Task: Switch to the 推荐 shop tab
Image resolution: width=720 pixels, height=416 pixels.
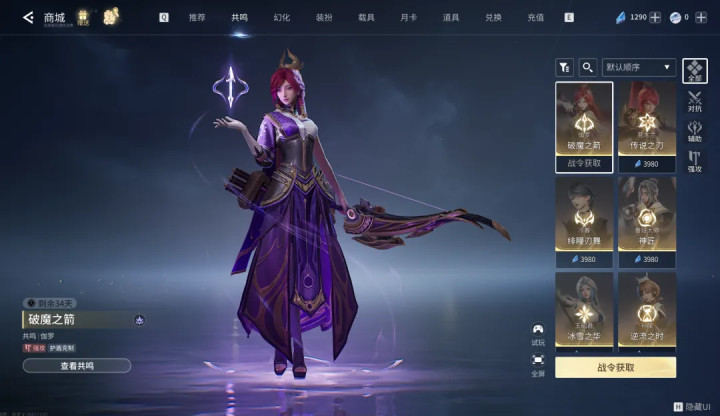Action: [x=197, y=17]
